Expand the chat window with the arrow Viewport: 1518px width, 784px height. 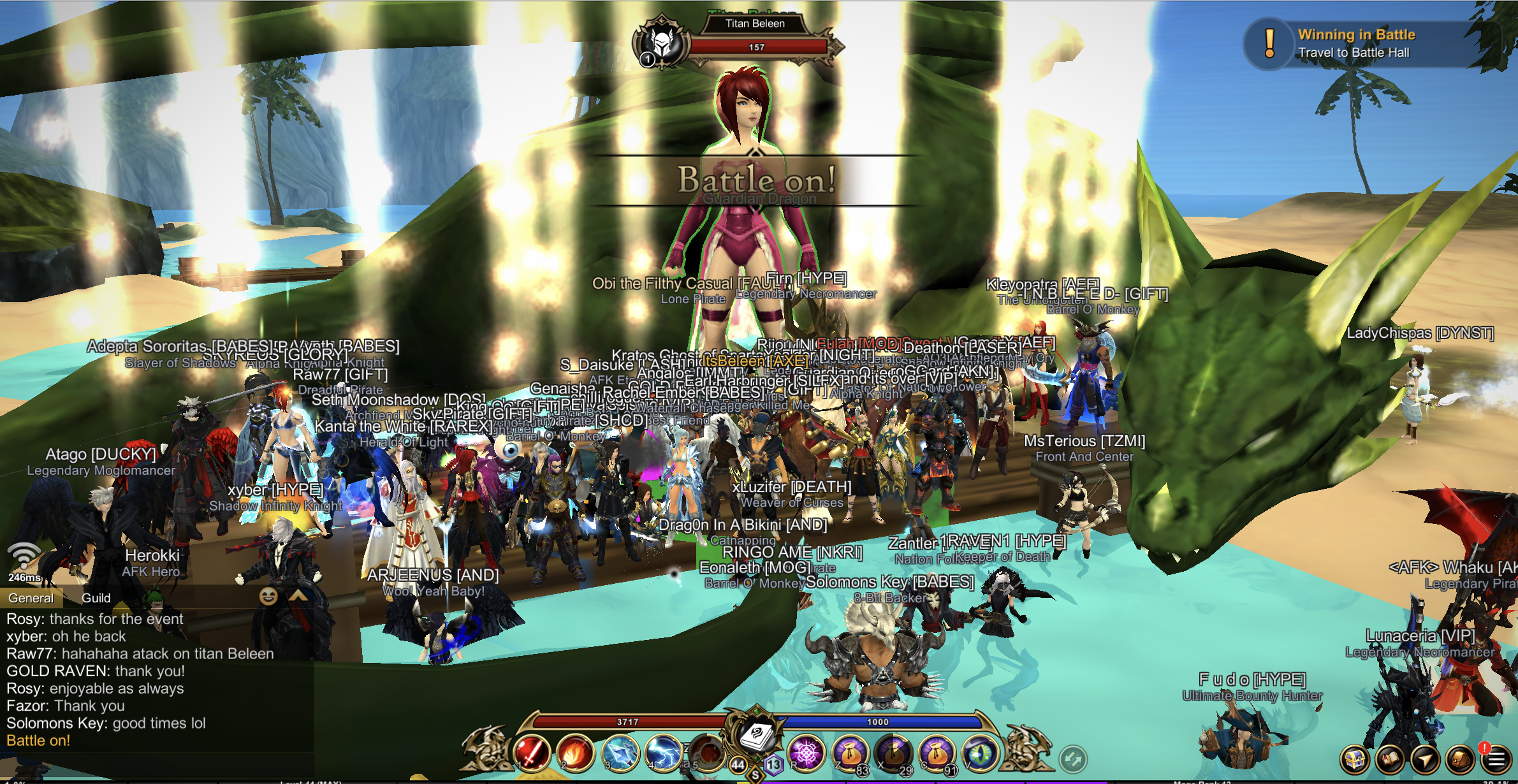tap(298, 596)
